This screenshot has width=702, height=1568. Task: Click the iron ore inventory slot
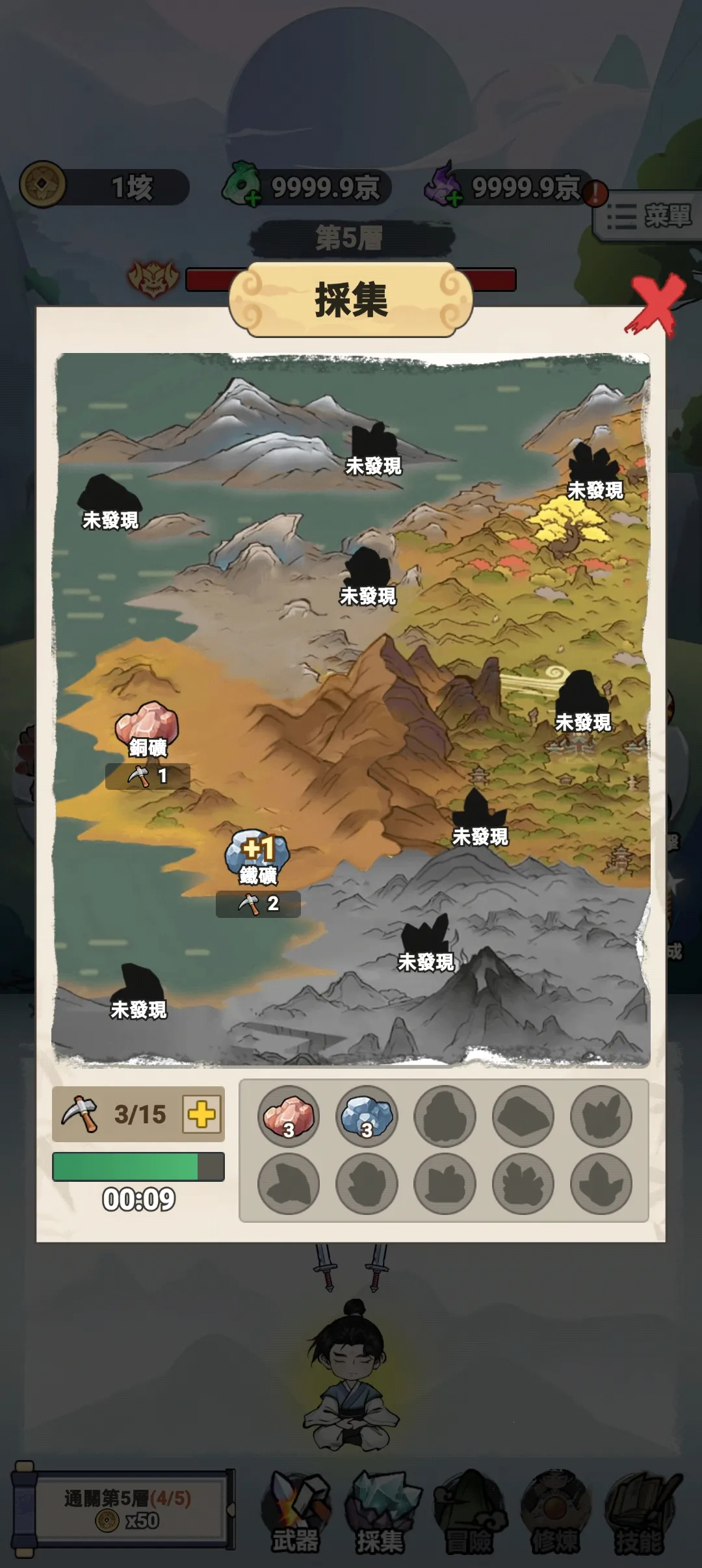point(367,1117)
